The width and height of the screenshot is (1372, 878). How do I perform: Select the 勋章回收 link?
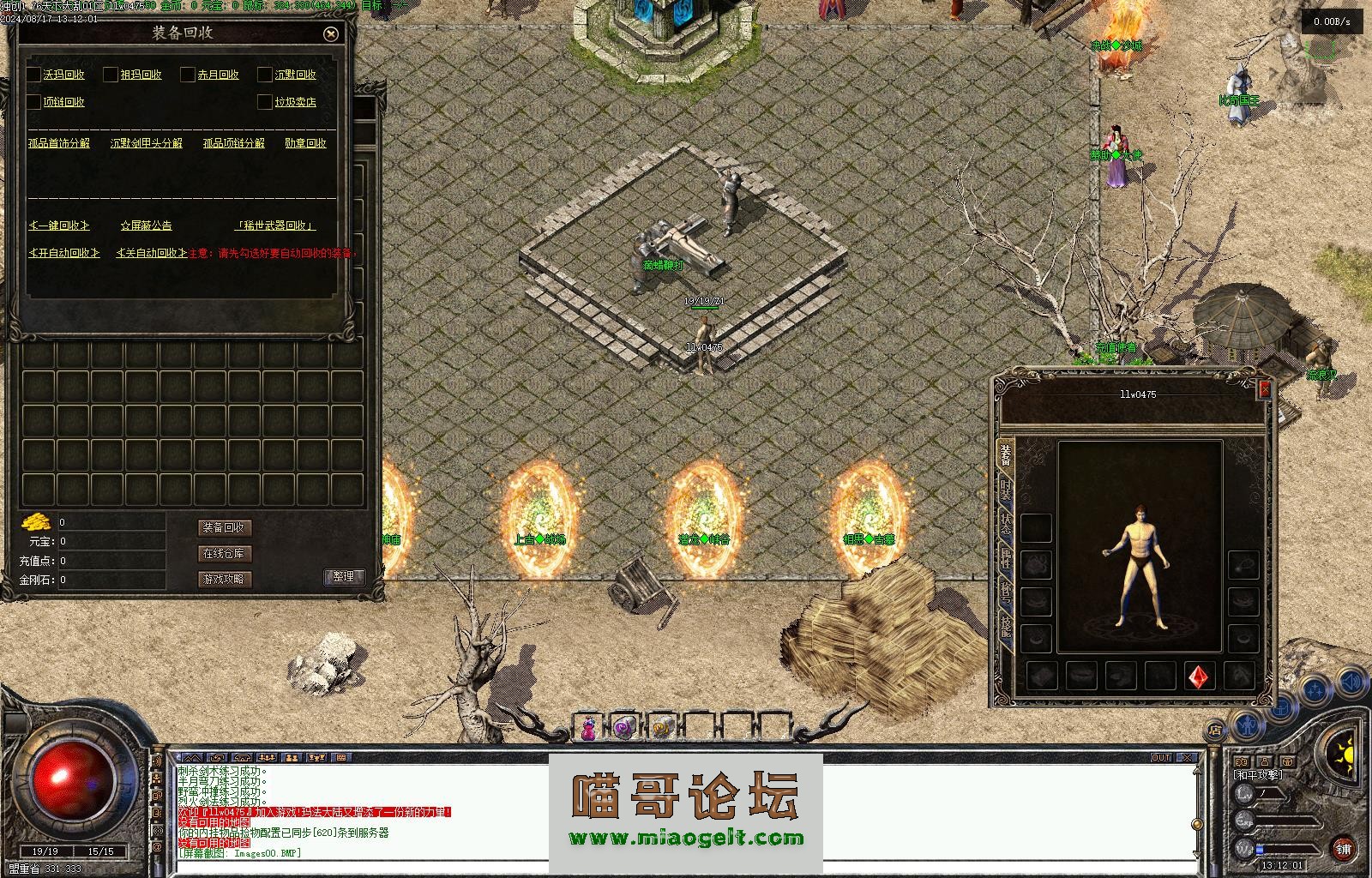tap(305, 143)
